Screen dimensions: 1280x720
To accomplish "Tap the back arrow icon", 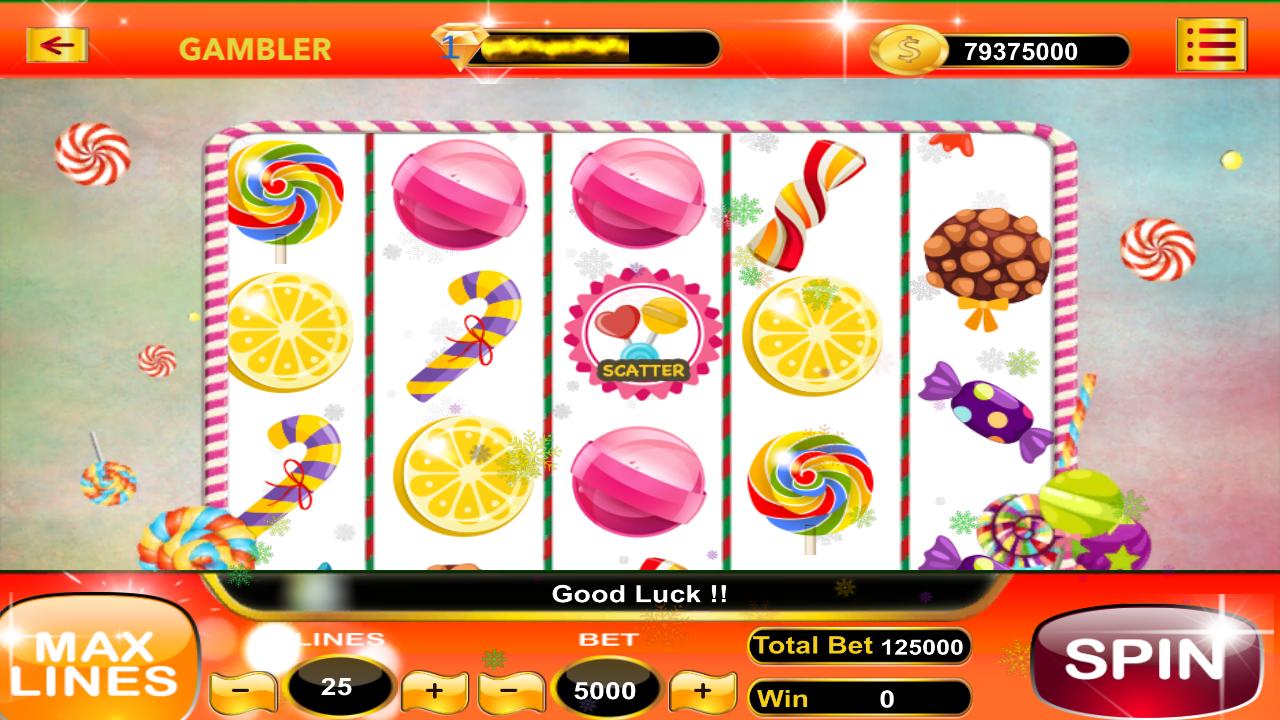I will (x=57, y=44).
